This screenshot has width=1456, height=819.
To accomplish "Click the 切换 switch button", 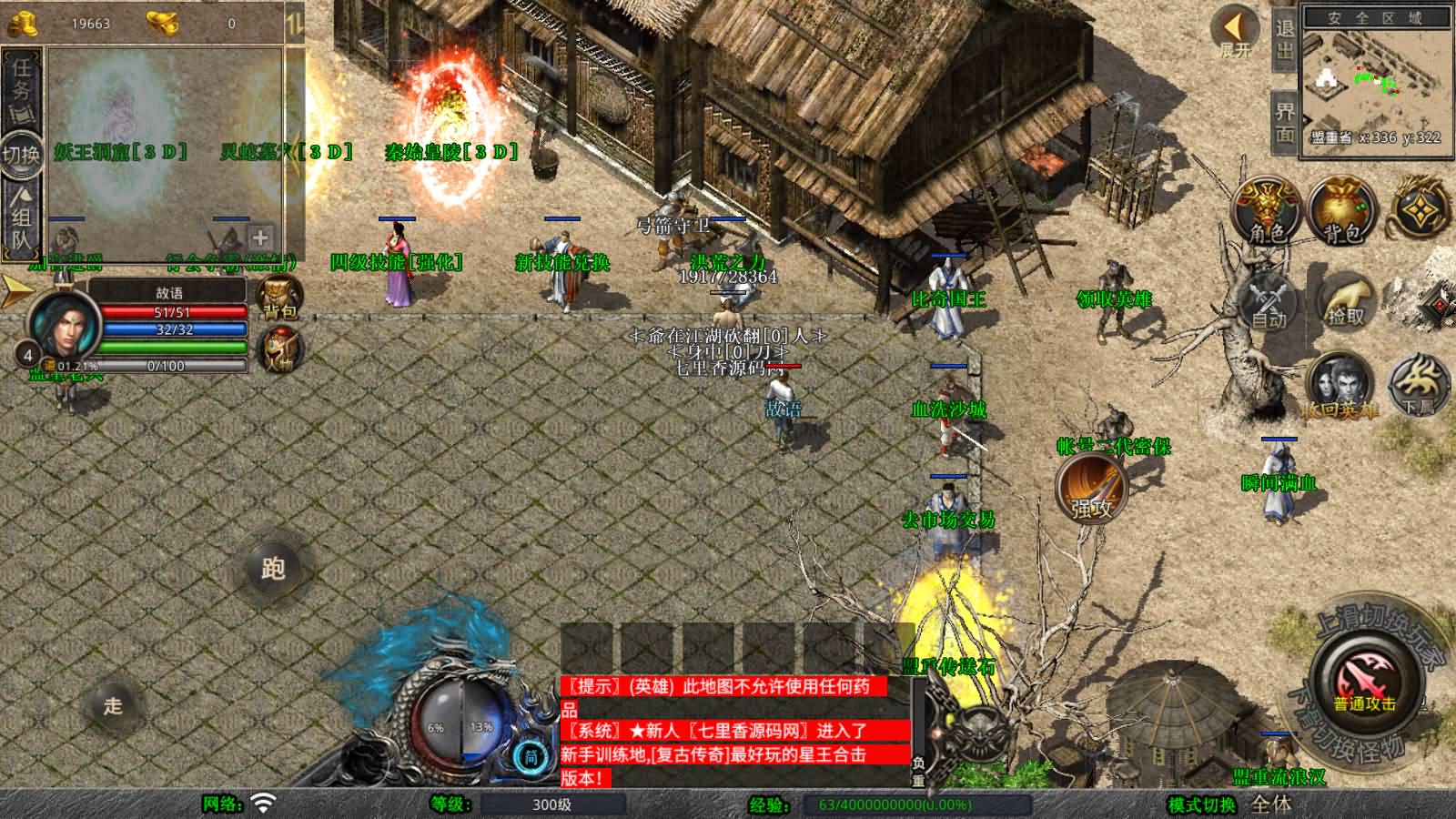I will tap(22, 154).
